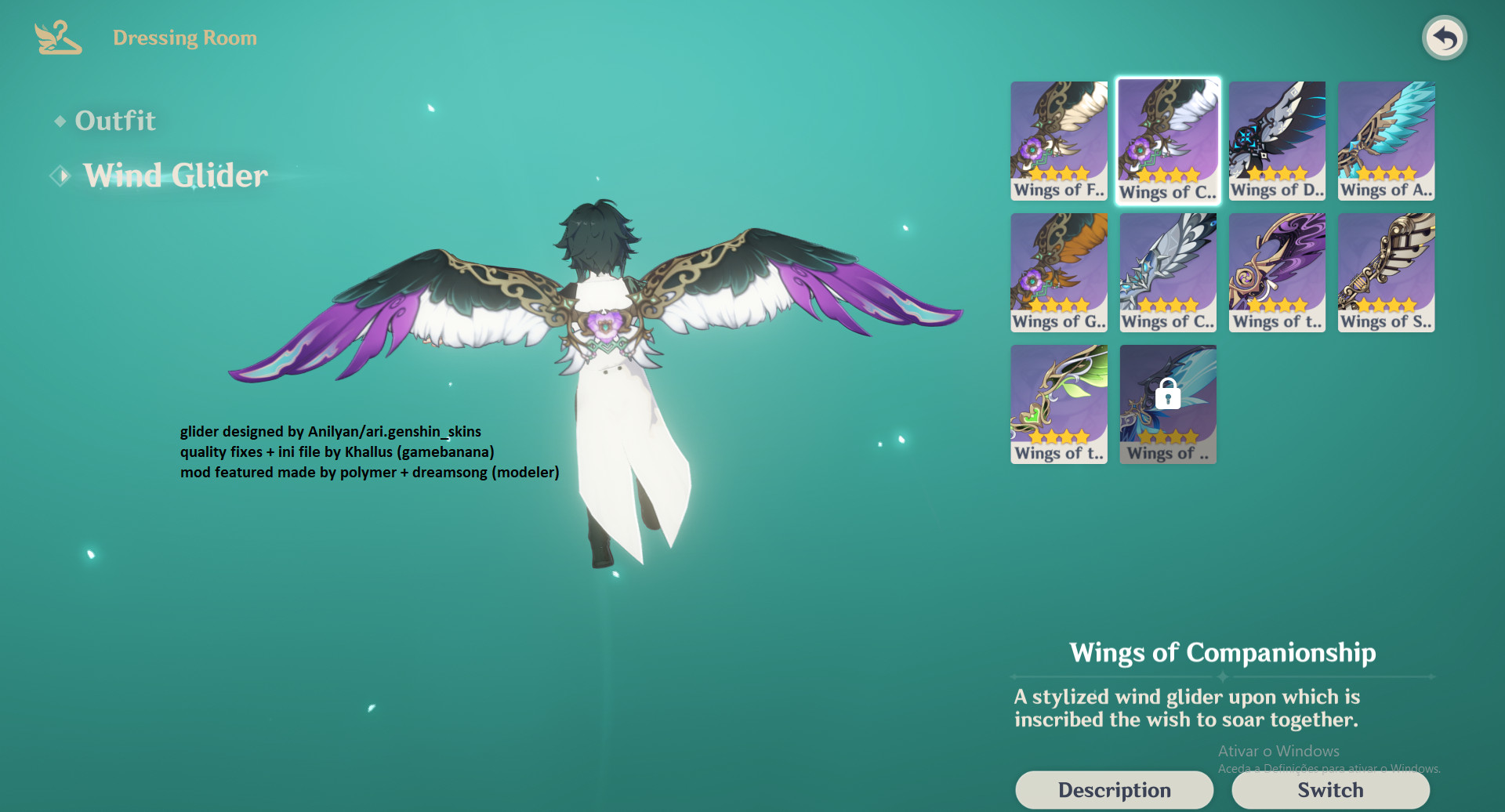Open the glider Description
The width and height of the screenshot is (1505, 812).
pyautogui.click(x=1114, y=789)
